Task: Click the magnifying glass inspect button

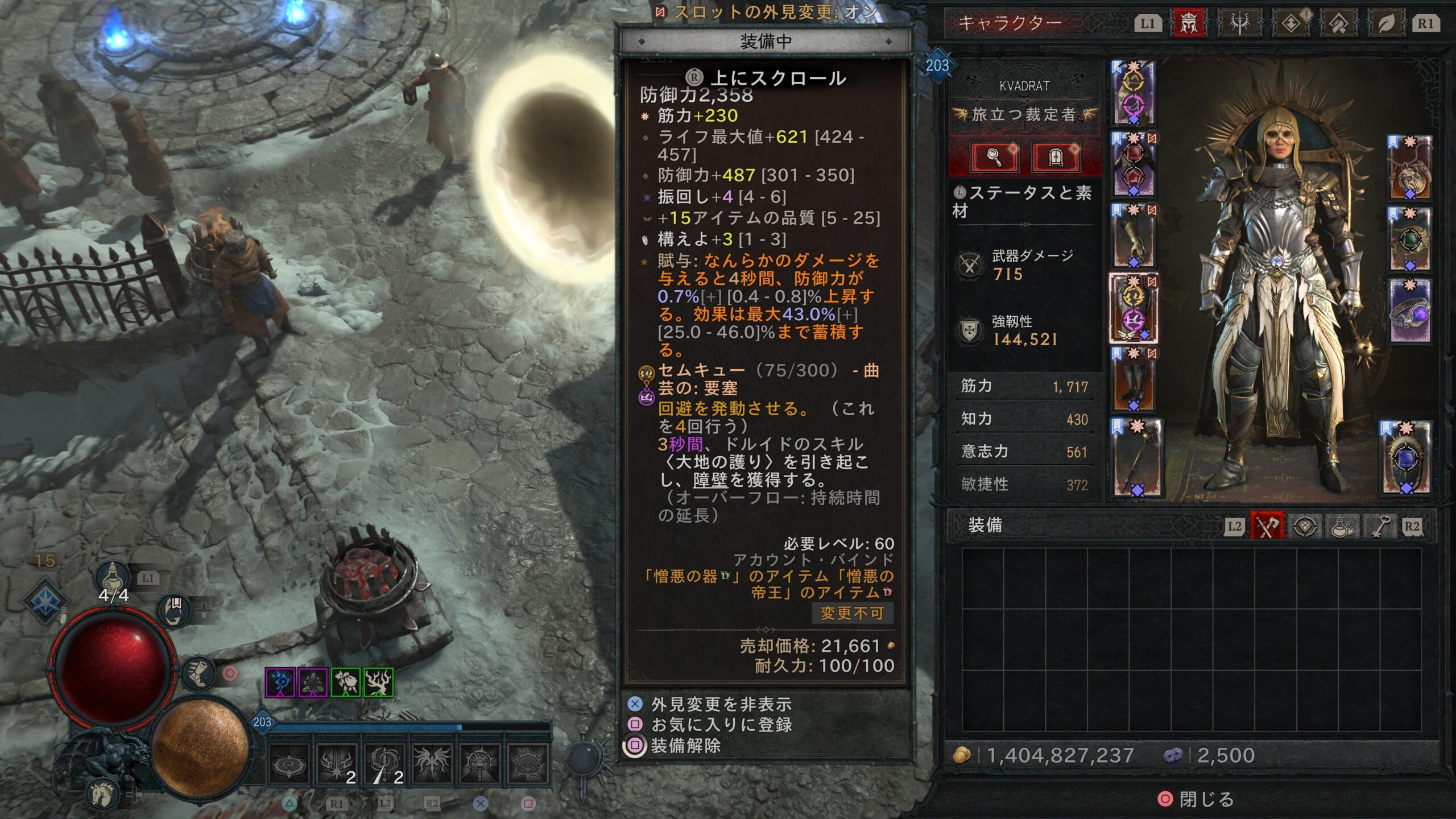Action: pos(994,157)
